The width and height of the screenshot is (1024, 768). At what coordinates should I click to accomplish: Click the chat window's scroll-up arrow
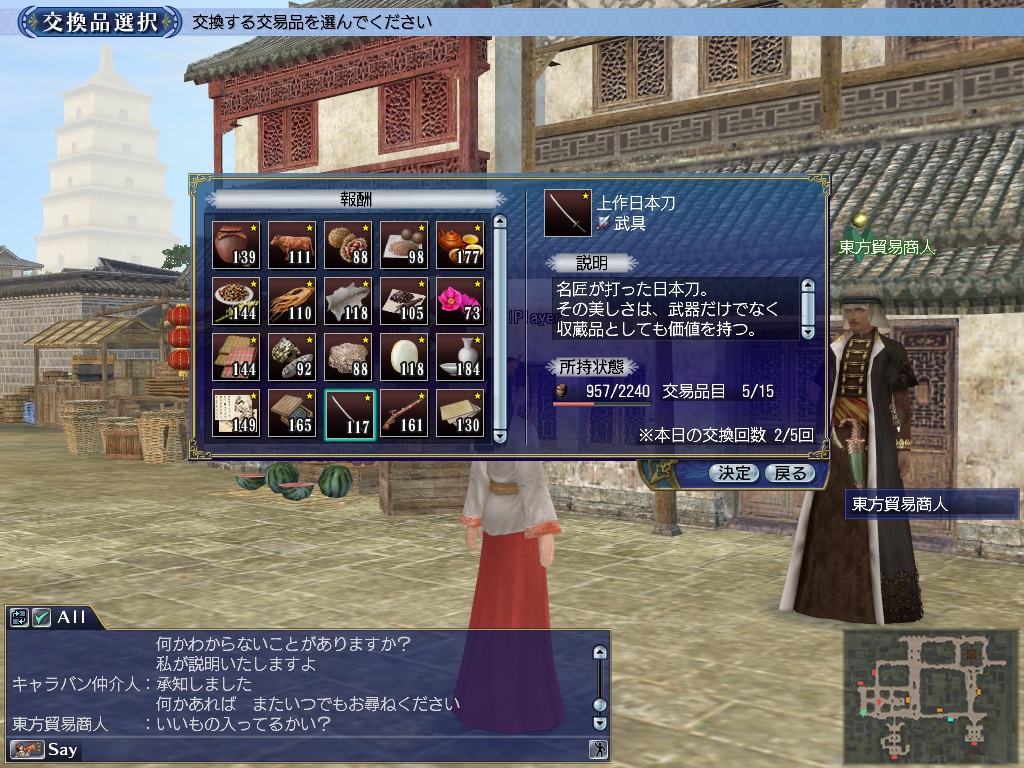click(599, 653)
